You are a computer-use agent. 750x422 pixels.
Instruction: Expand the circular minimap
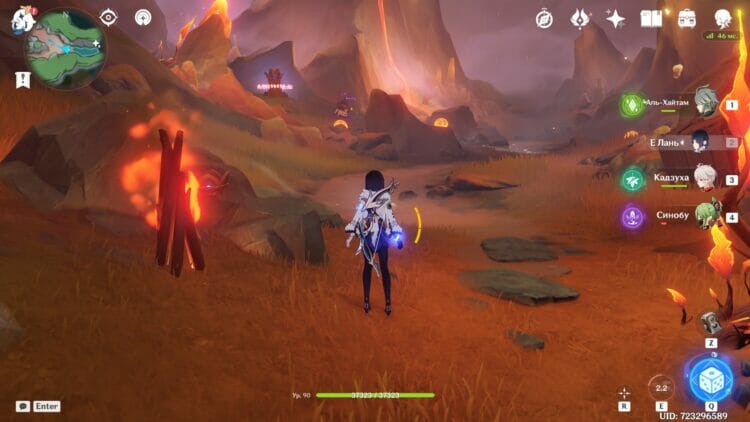(x=66, y=48)
